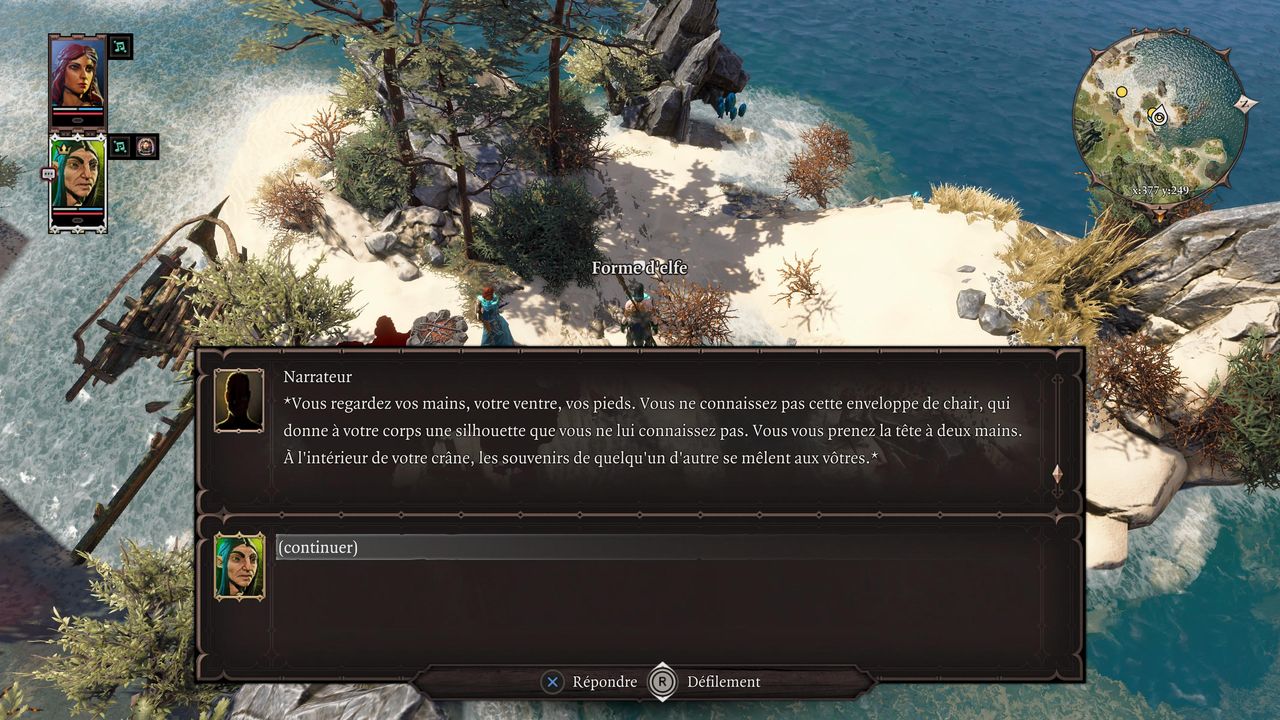
Task: Click the speech bubble icon beside elf portrait
Action: click(48, 173)
